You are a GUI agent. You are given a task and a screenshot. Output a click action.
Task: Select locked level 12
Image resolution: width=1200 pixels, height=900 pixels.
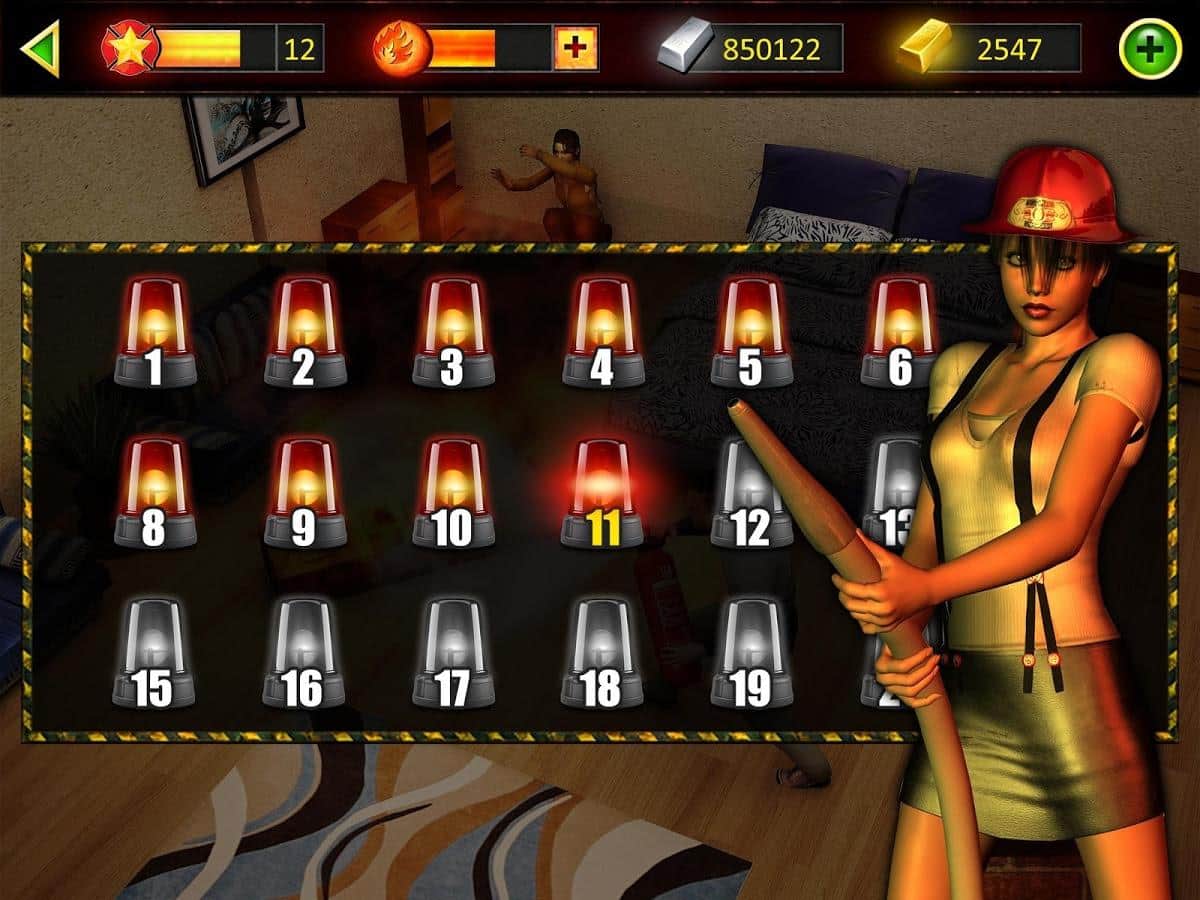click(x=751, y=493)
